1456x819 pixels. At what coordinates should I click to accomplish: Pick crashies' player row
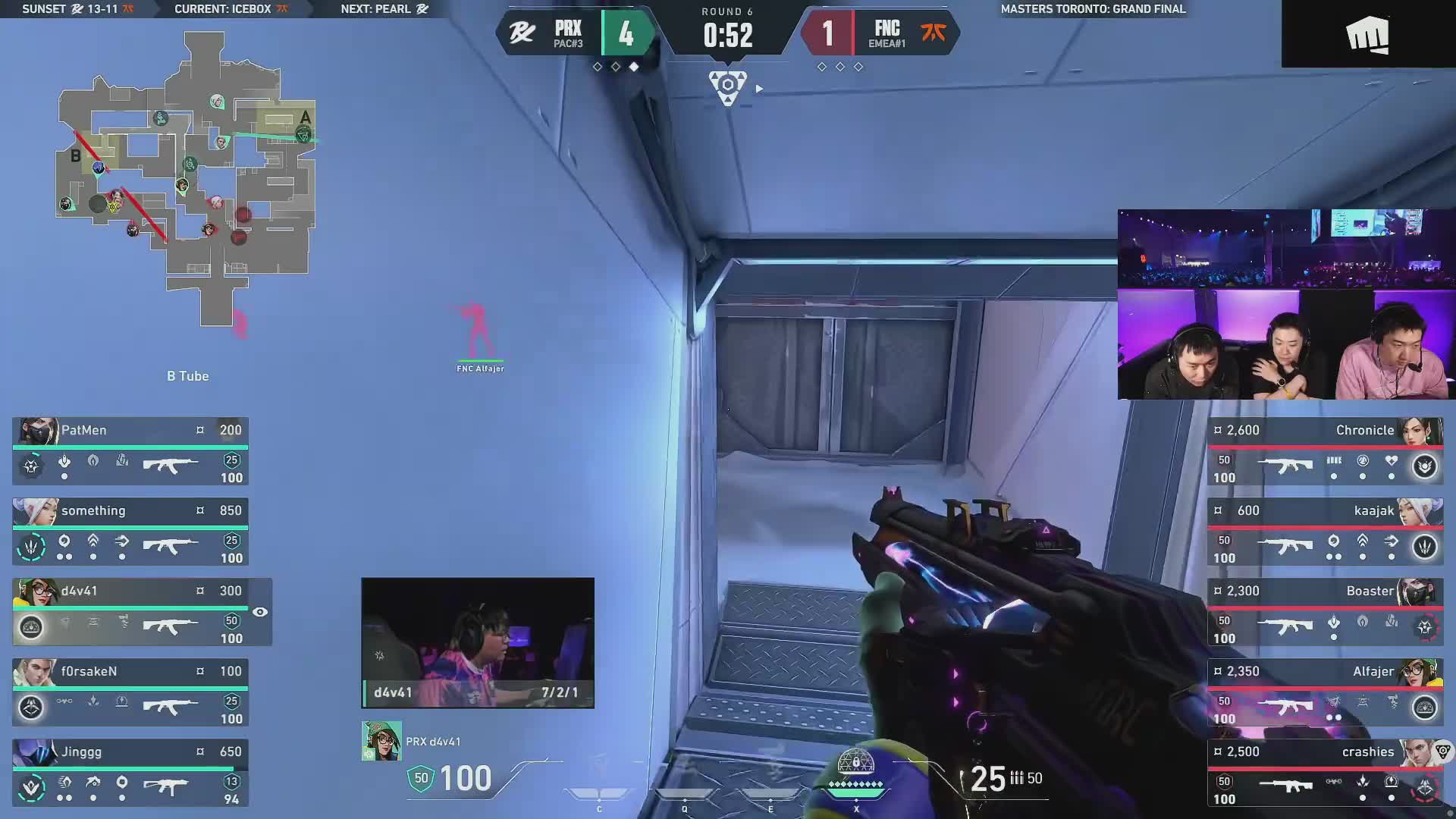[1325, 773]
